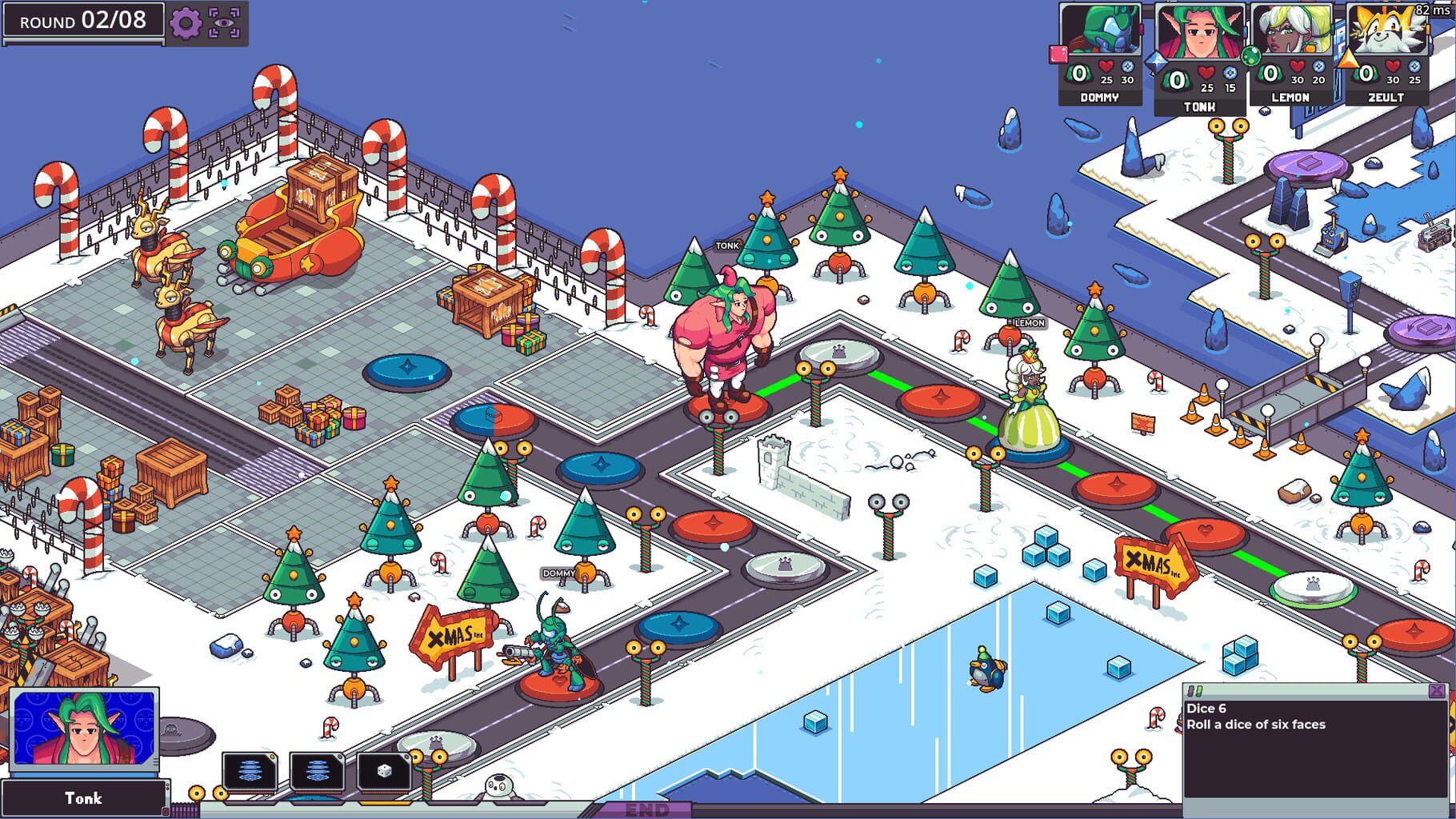Open the settings gear icon
1456x819 pixels.
pos(186,24)
